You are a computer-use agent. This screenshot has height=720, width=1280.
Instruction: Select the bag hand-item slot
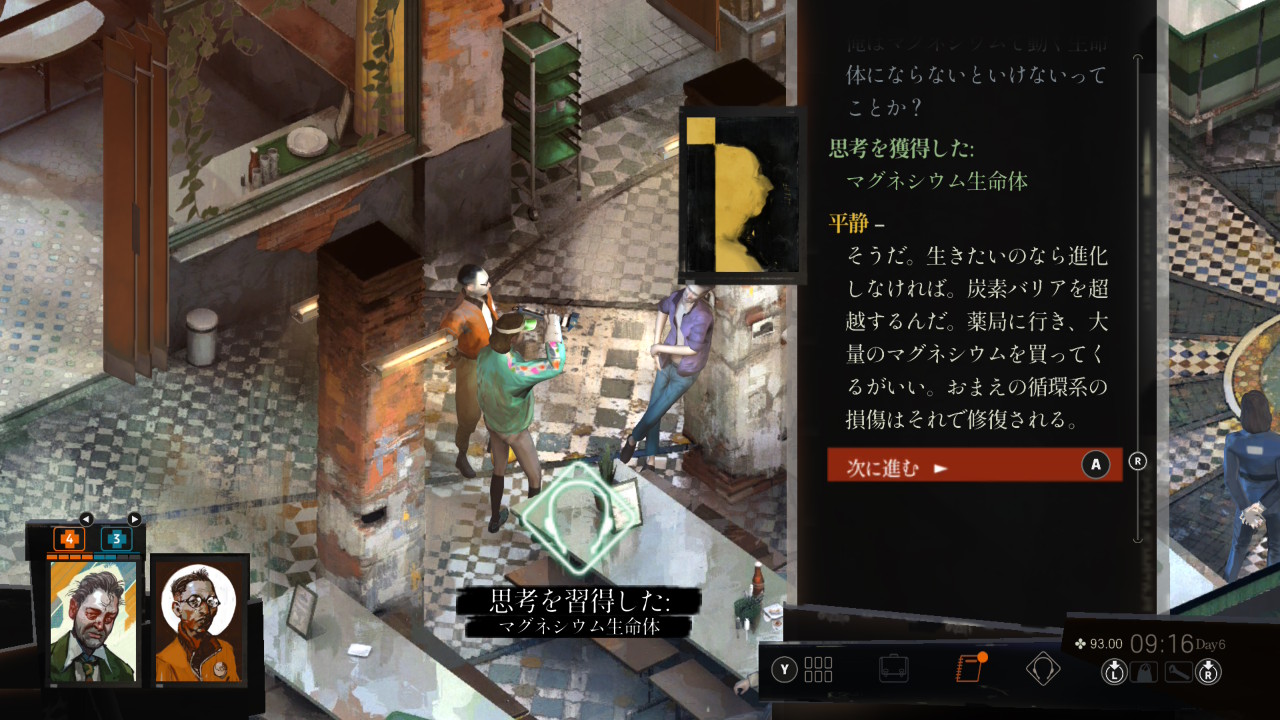point(1146,672)
